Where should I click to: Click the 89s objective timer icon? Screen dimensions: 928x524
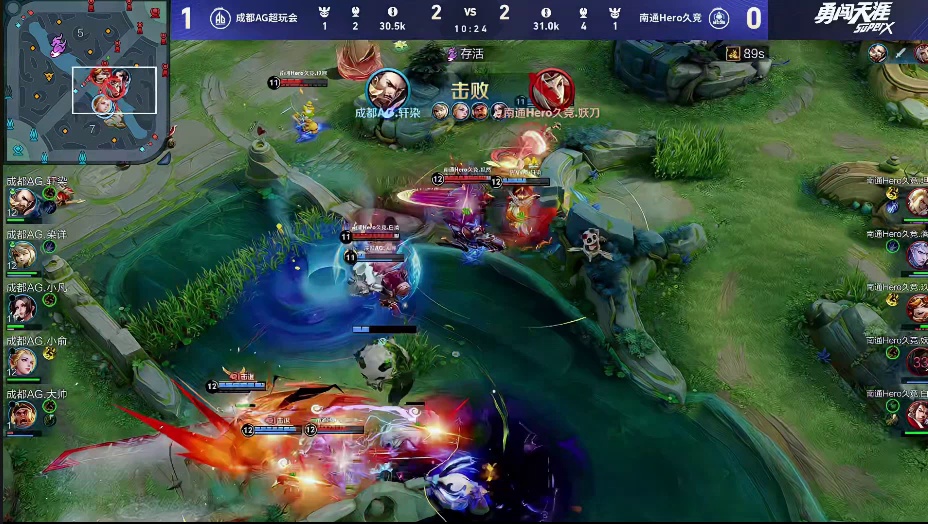coord(733,53)
